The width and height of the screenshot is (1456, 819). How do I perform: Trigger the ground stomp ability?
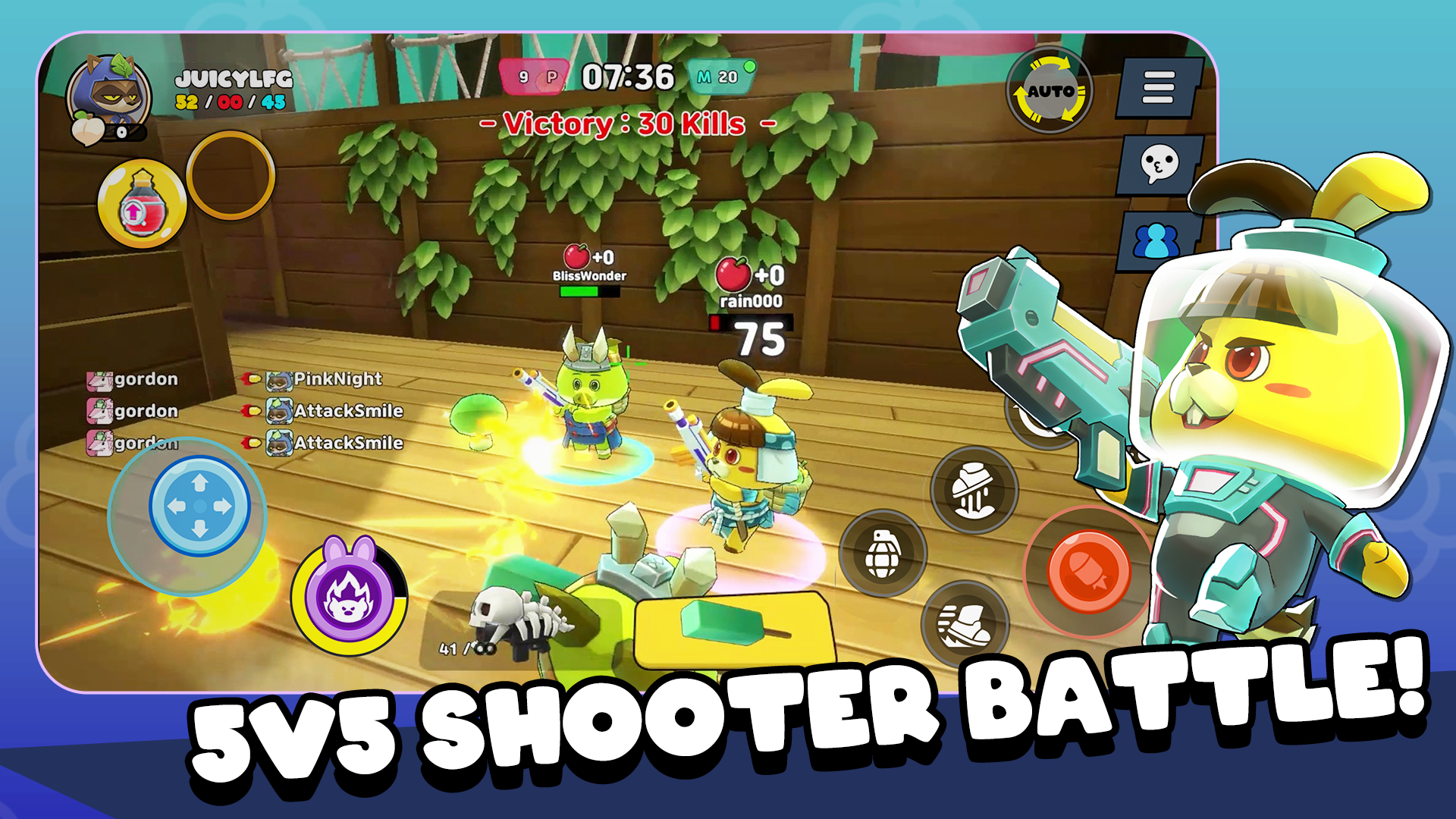[973, 490]
